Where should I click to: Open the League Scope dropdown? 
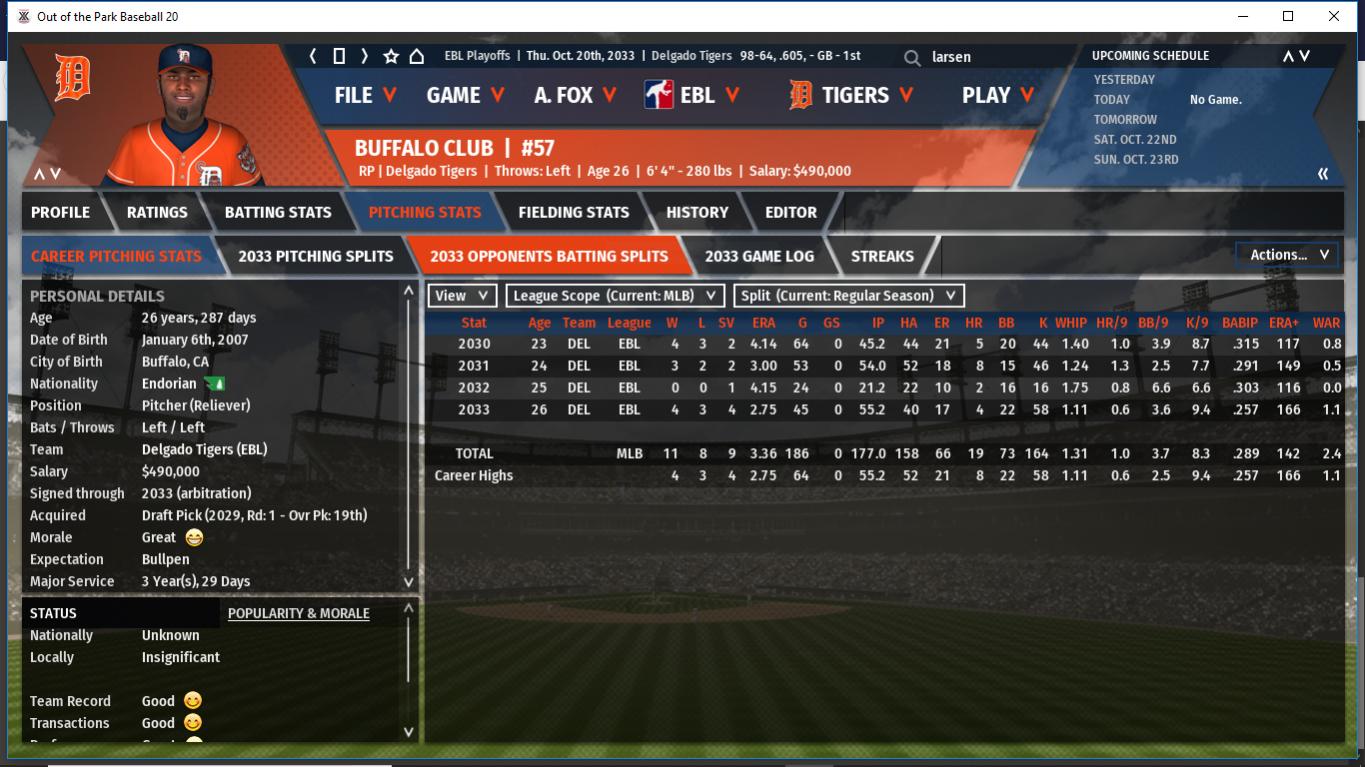[x=616, y=296]
